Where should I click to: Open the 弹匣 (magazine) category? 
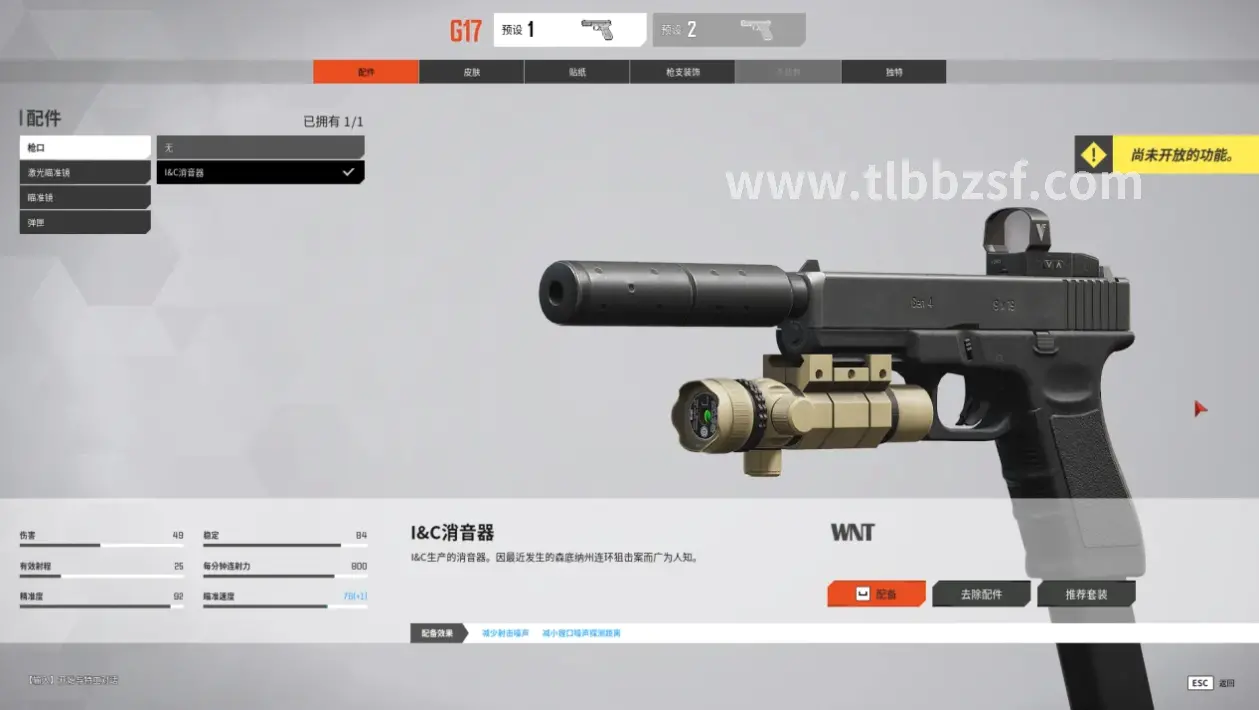85,222
